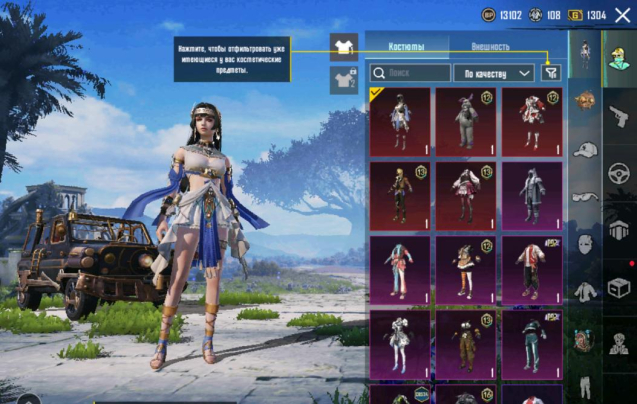Image resolution: width=637 pixels, height=404 pixels.
Task: Close the wardrobe with the X button
Action: (622, 15)
